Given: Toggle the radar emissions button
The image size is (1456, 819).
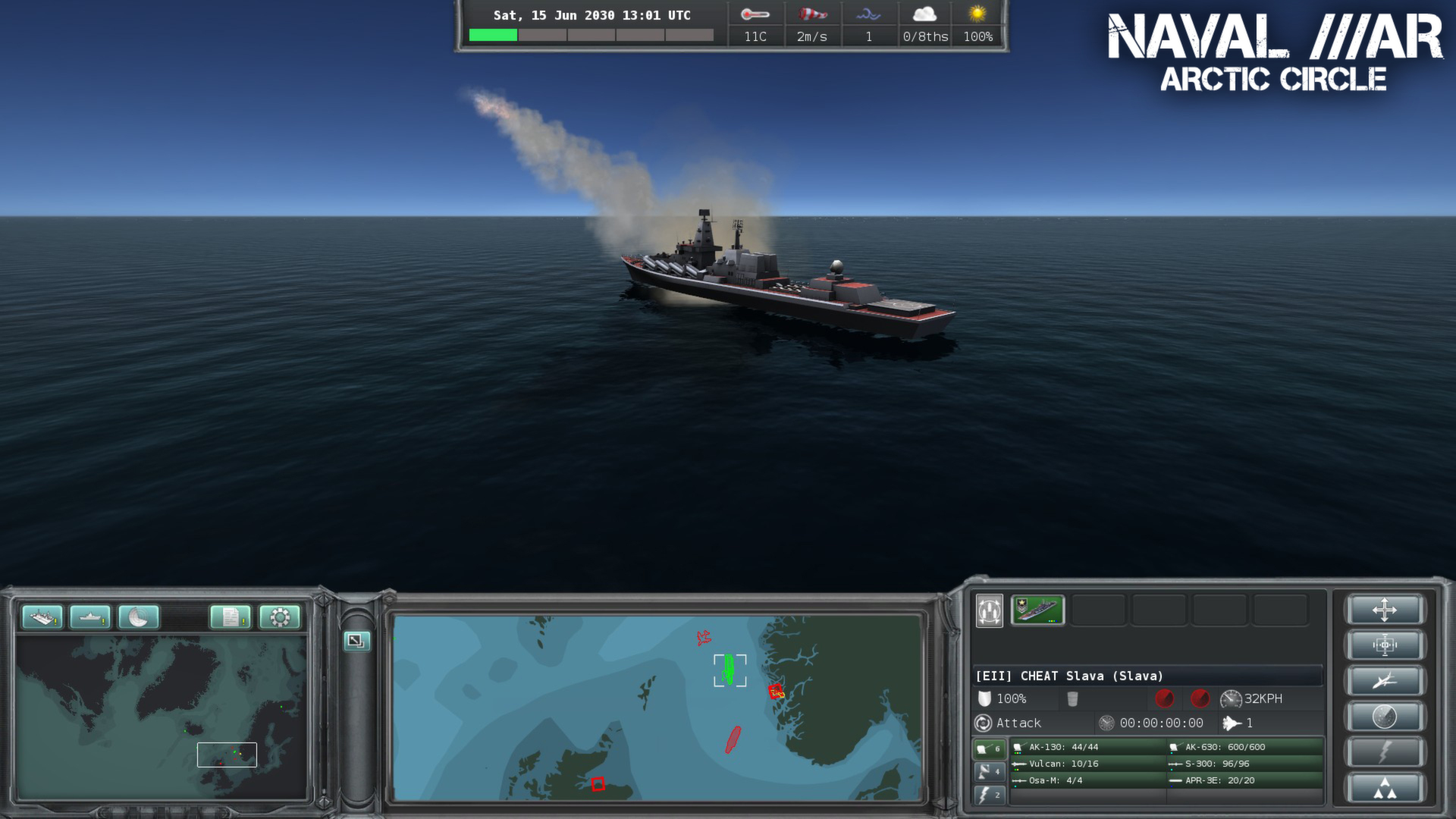Looking at the screenshot, I should point(1385,715).
